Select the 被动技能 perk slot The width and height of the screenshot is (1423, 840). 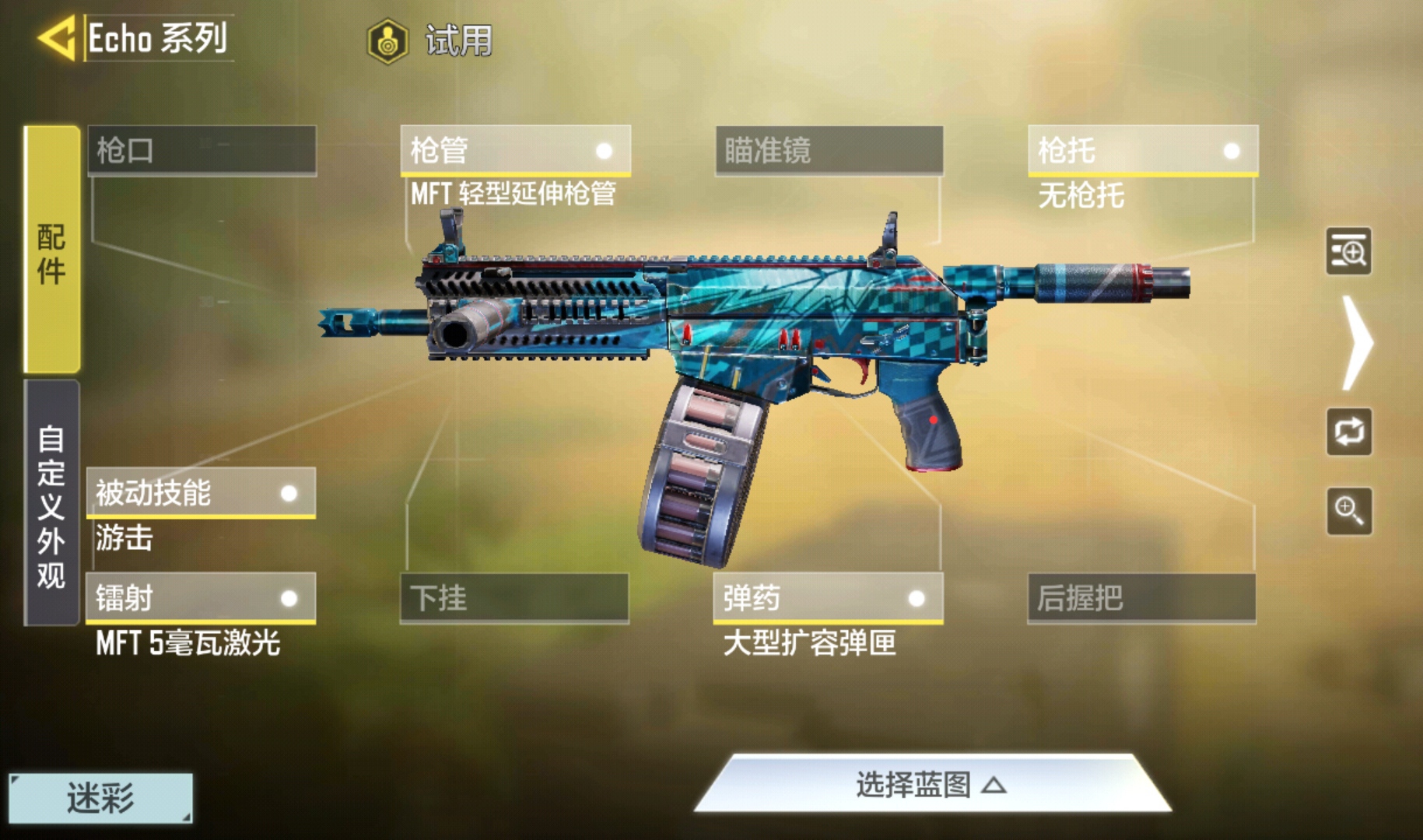(201, 492)
